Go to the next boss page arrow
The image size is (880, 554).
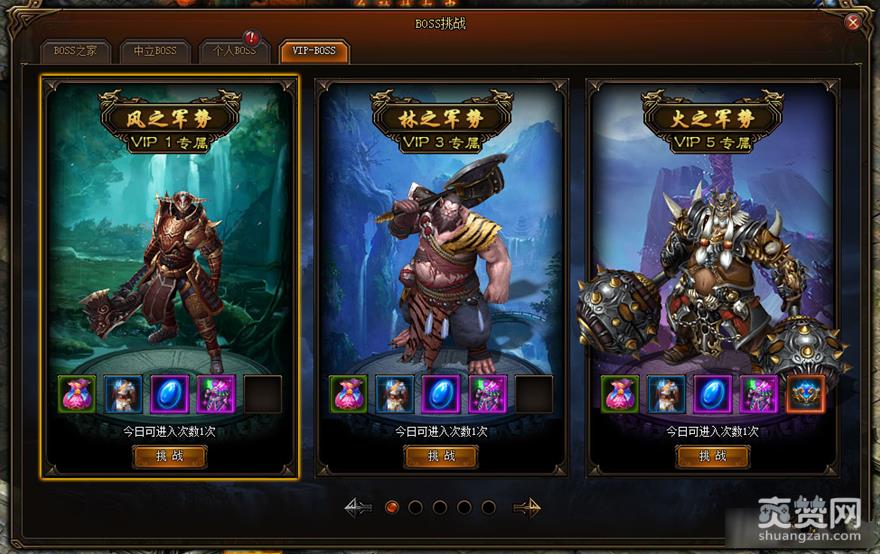(527, 507)
